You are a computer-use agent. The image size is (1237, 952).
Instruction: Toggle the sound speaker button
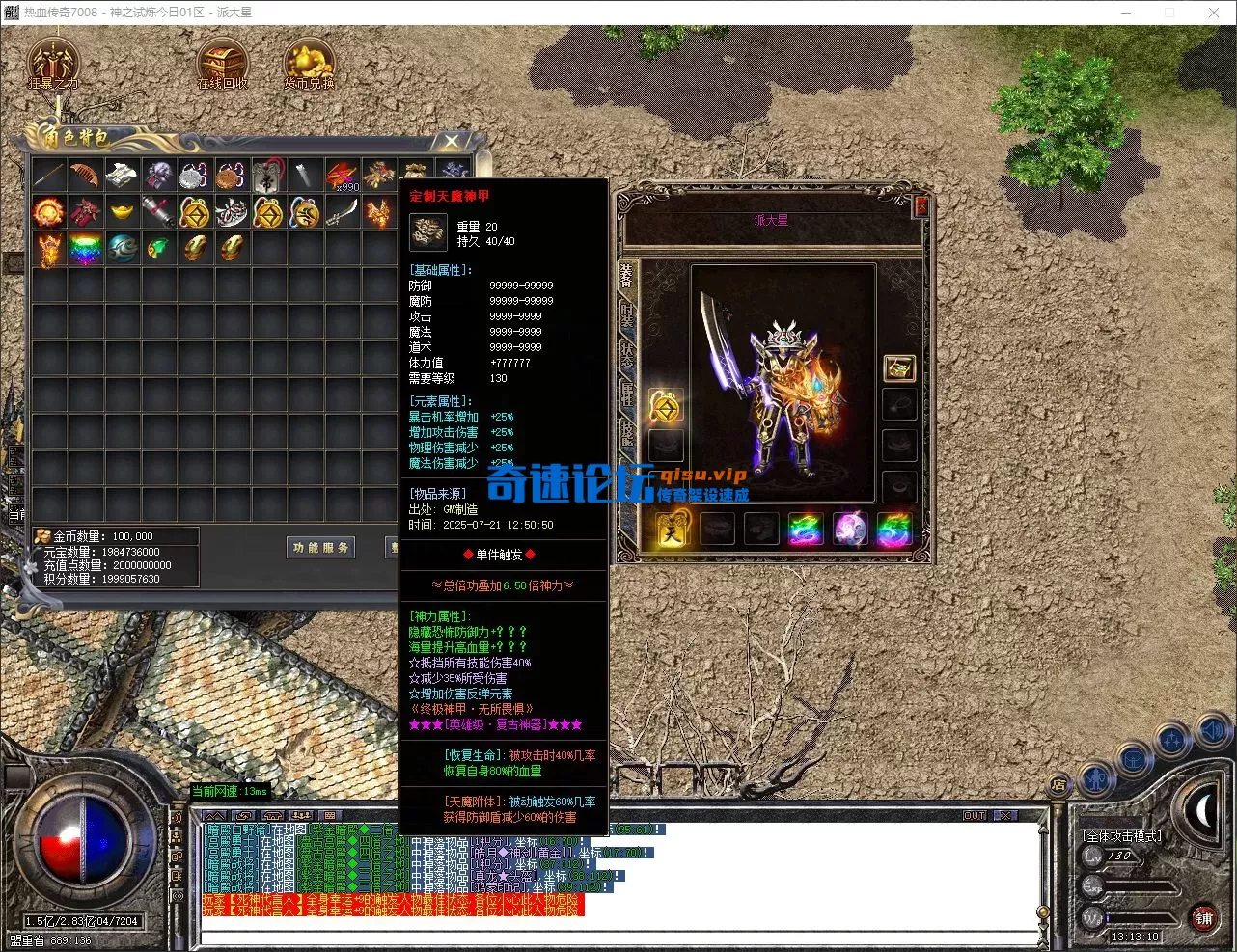click(1213, 732)
